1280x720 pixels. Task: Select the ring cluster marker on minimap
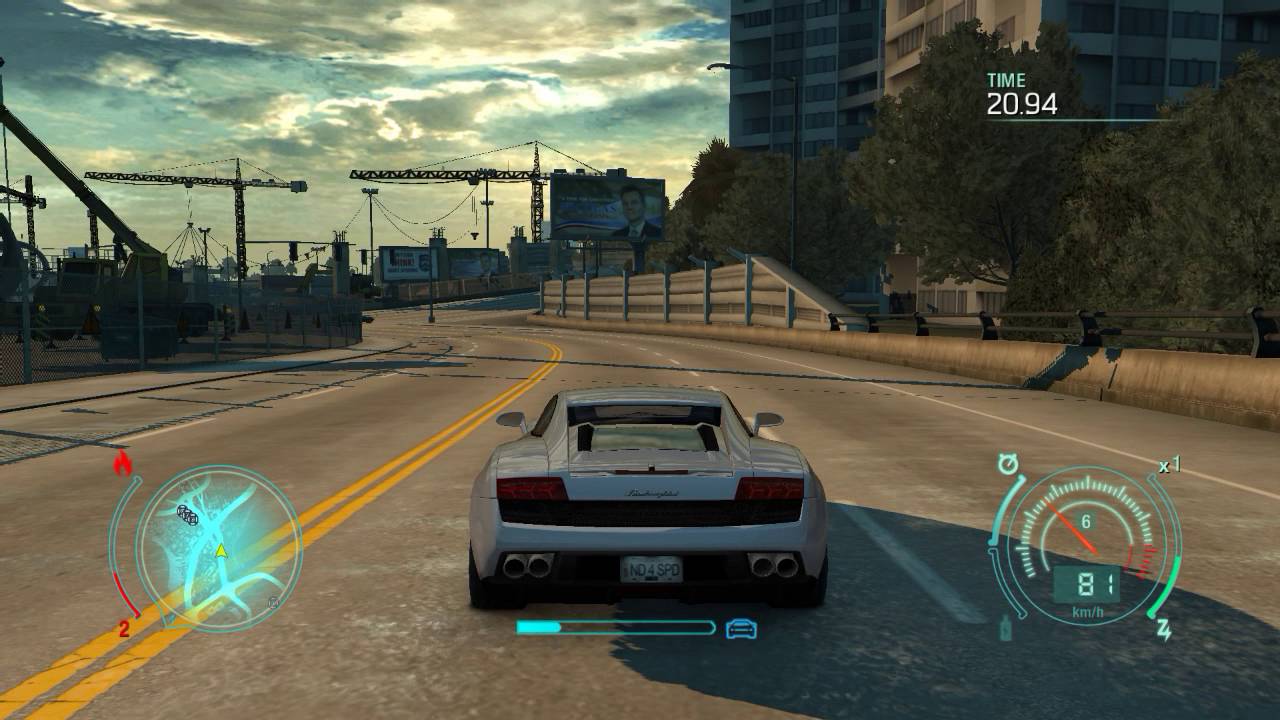point(187,514)
